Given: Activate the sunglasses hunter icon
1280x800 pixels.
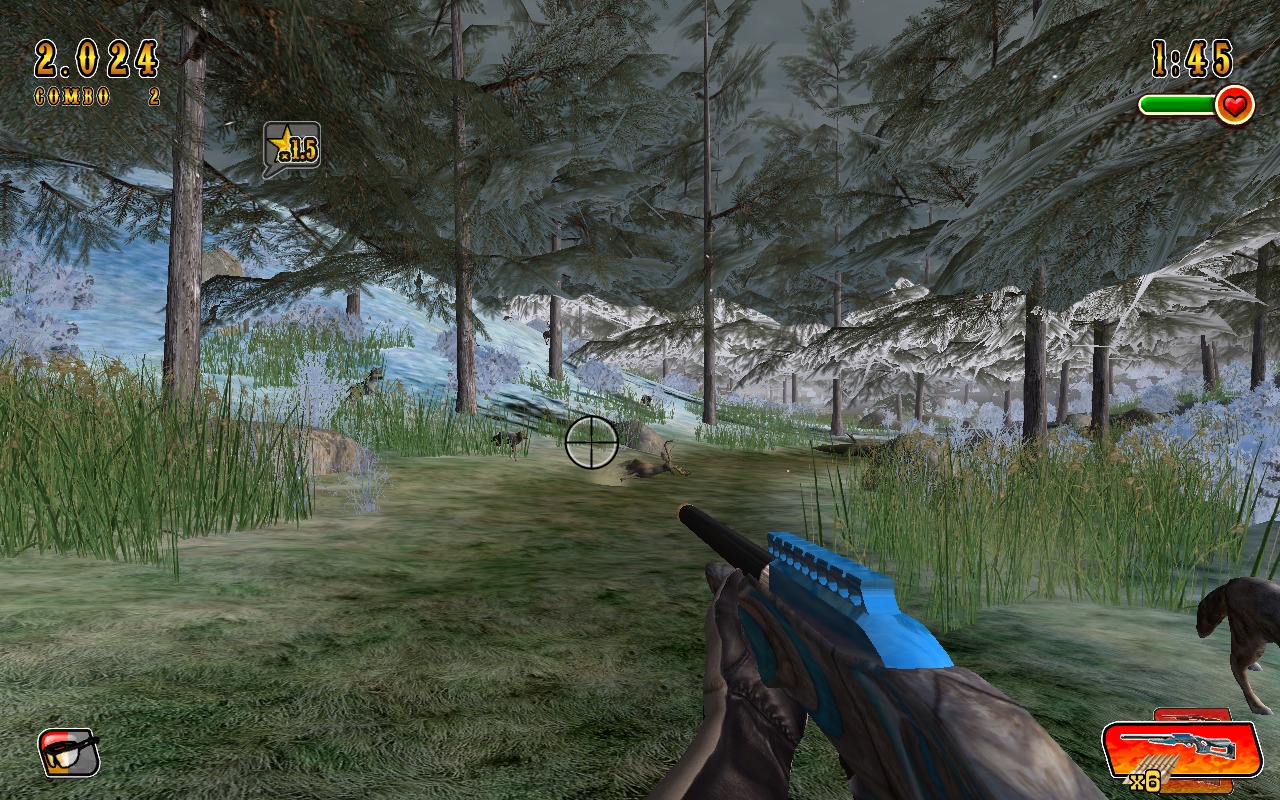Looking at the screenshot, I should click(x=69, y=752).
